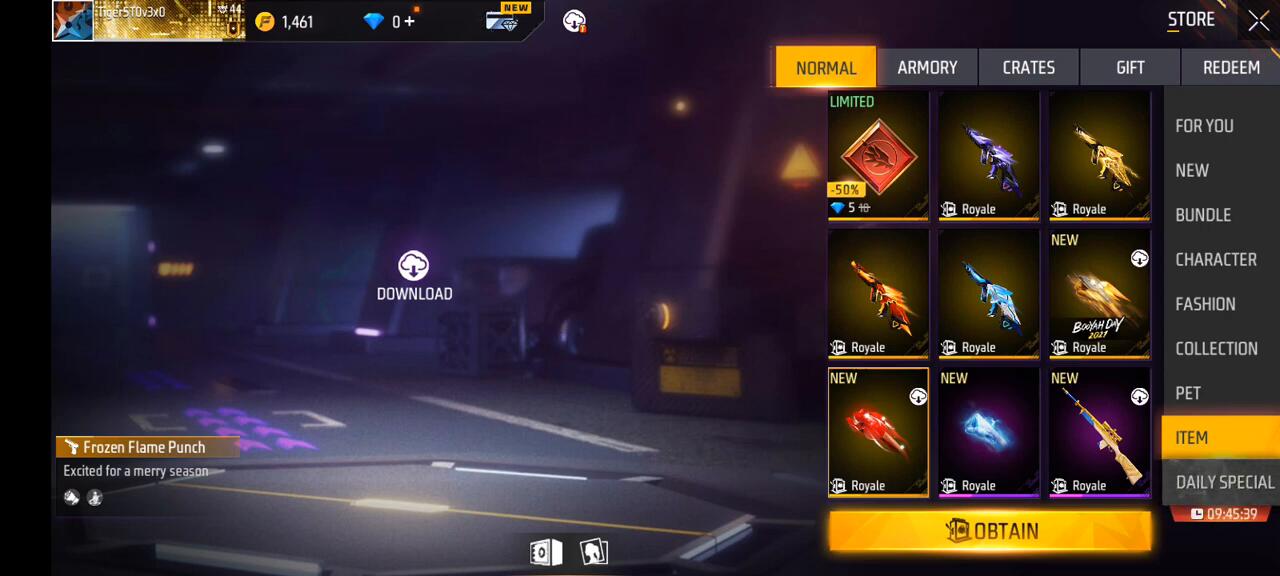
Task: Open the DAILY SPECIAL category
Action: point(1224,482)
